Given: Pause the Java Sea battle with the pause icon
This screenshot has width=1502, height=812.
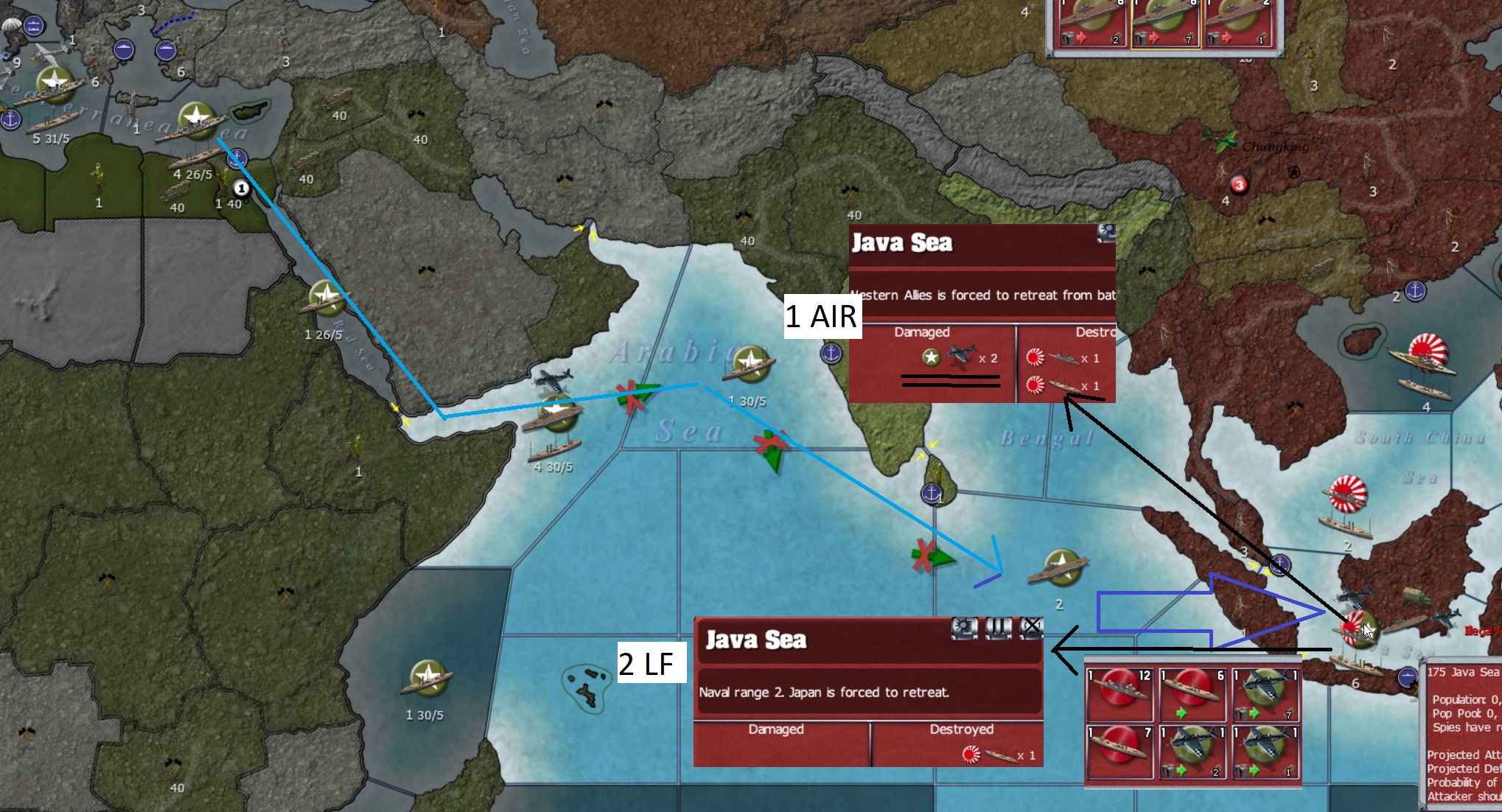Looking at the screenshot, I should point(999,628).
